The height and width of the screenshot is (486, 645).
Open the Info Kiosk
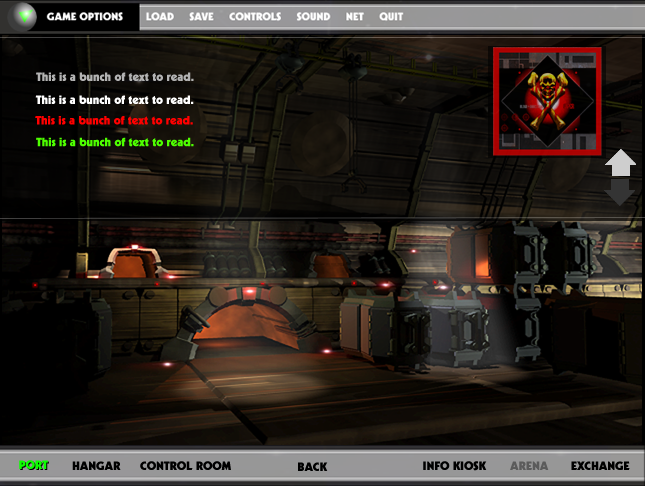pos(454,466)
